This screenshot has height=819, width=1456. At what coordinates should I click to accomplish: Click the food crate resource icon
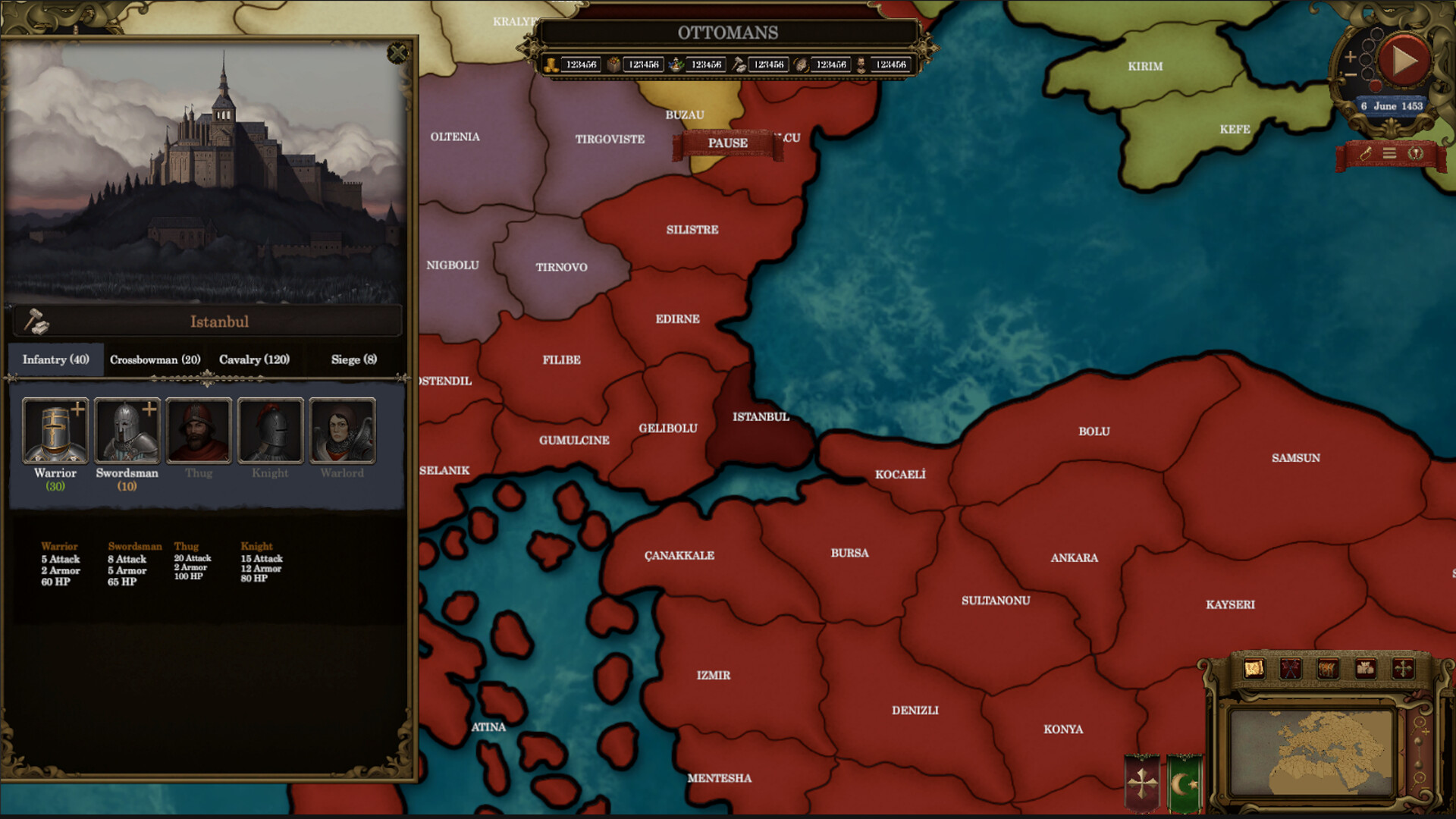[x=613, y=64]
